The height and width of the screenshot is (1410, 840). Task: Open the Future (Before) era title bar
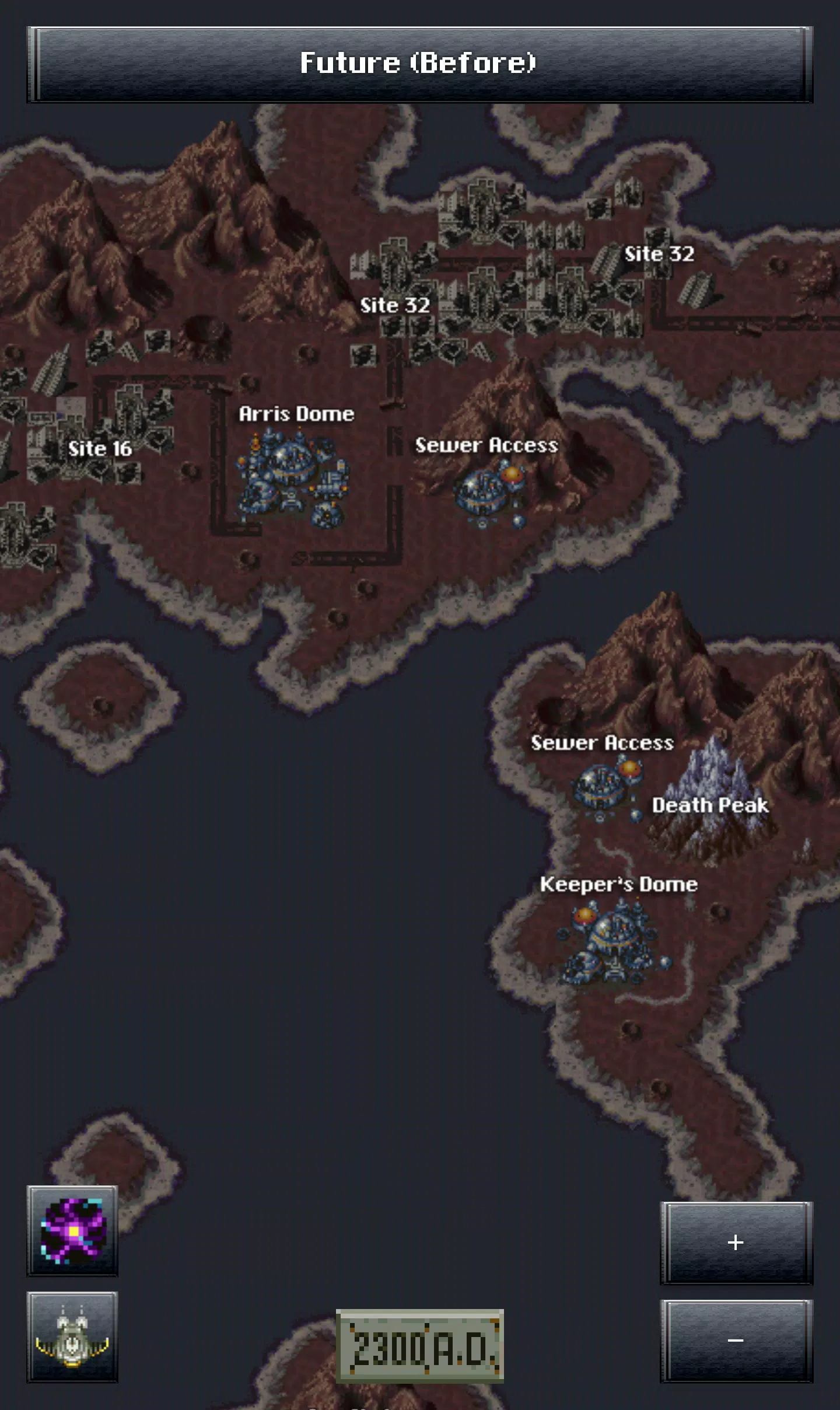point(419,64)
